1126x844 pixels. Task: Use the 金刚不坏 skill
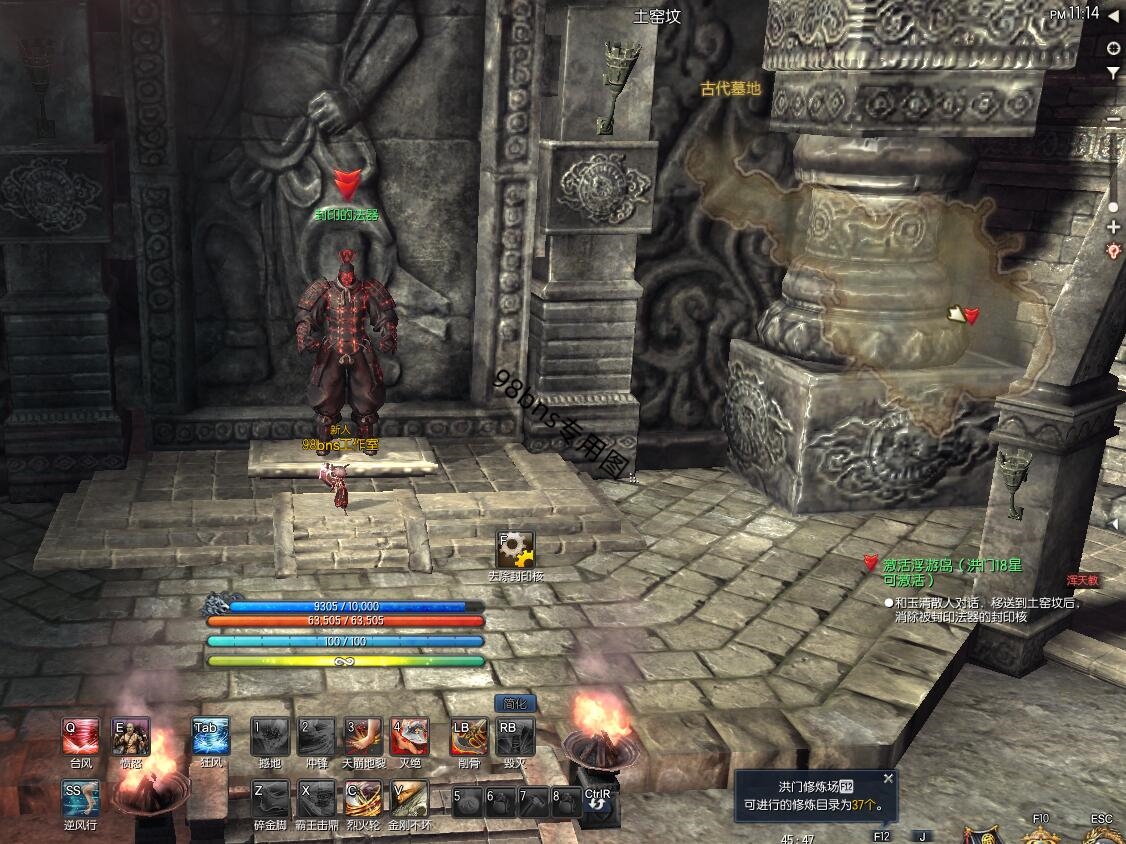click(x=410, y=799)
